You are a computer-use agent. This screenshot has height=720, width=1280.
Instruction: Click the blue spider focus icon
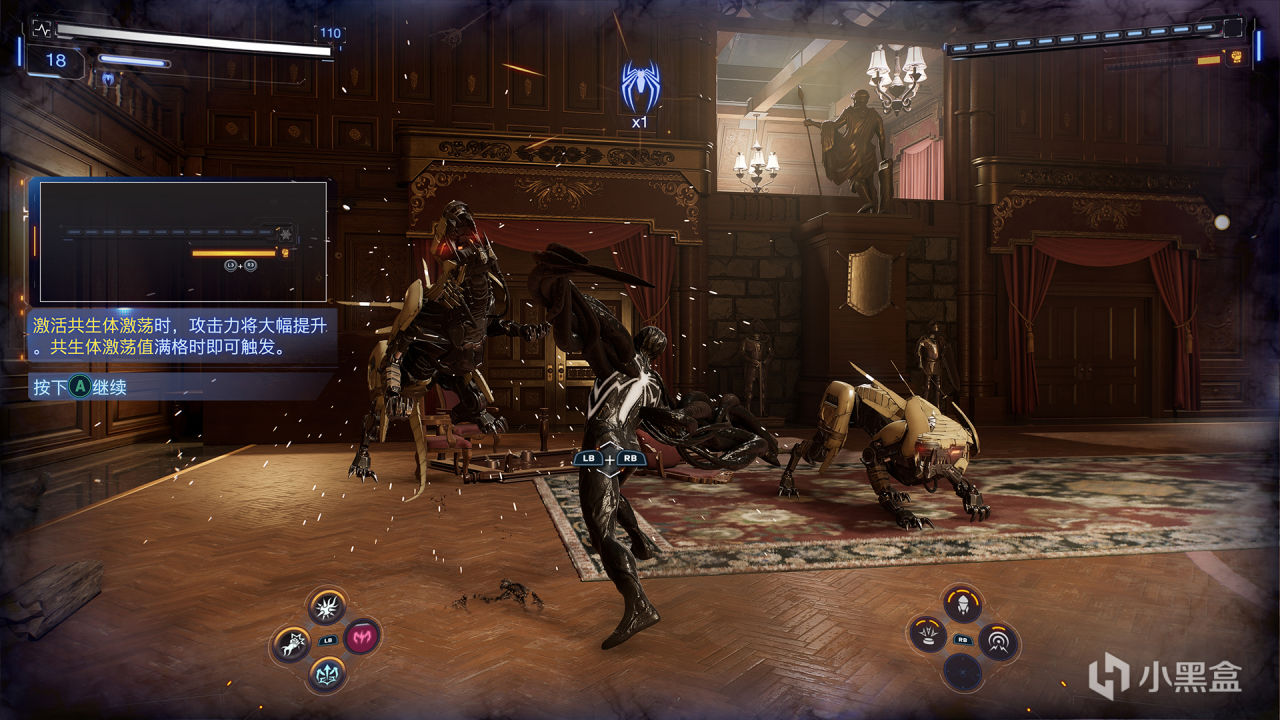(x=639, y=85)
